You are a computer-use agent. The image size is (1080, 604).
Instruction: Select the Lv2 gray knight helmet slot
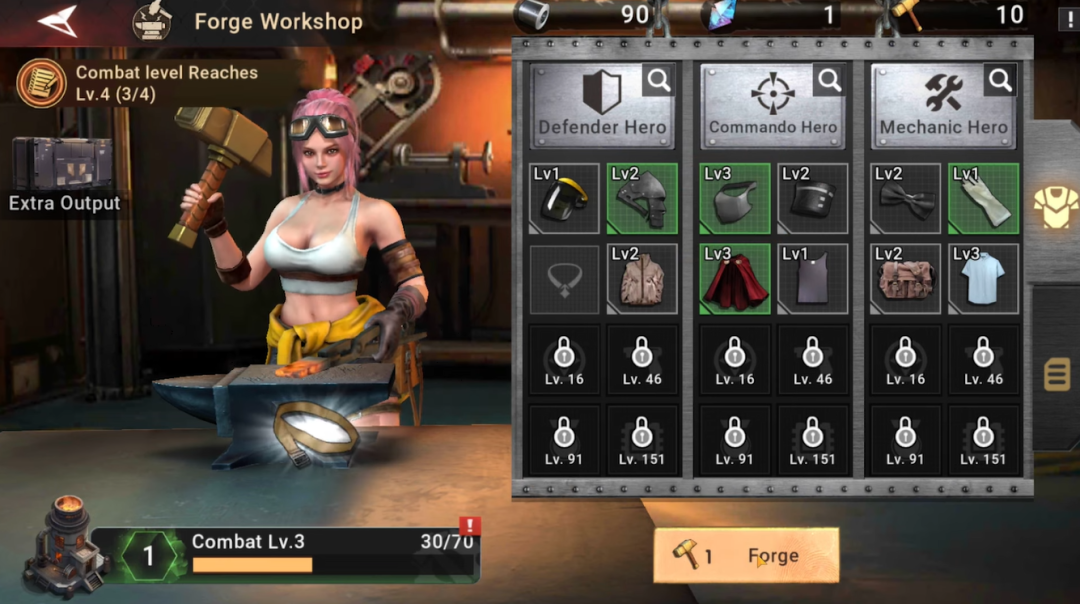click(x=642, y=199)
